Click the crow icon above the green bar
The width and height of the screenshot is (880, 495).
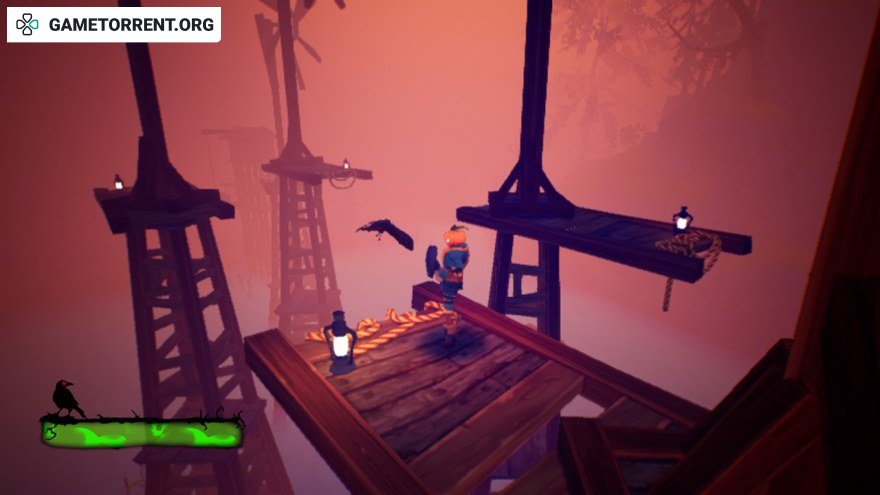(x=67, y=398)
